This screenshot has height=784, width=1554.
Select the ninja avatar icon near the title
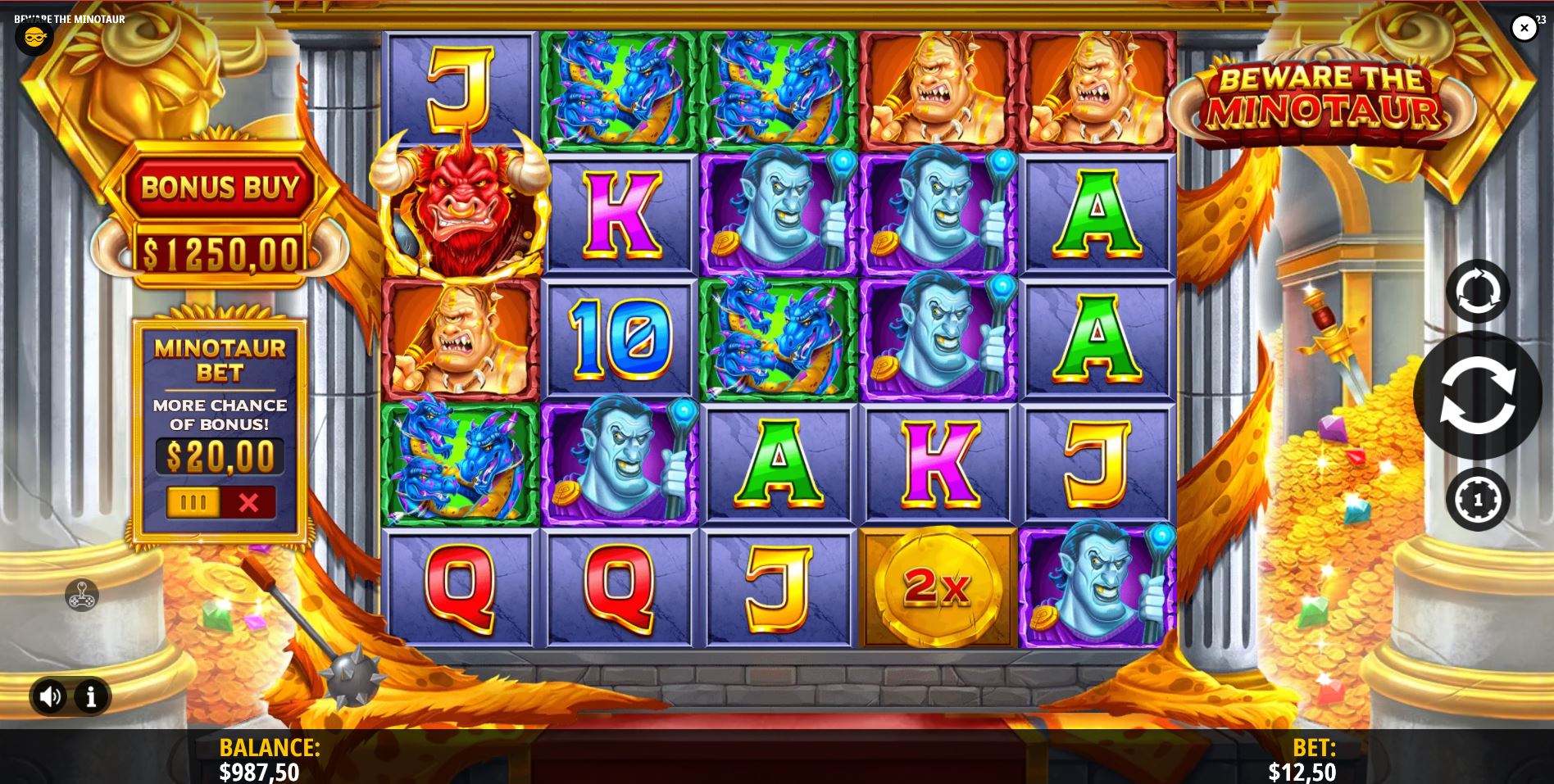[x=34, y=38]
